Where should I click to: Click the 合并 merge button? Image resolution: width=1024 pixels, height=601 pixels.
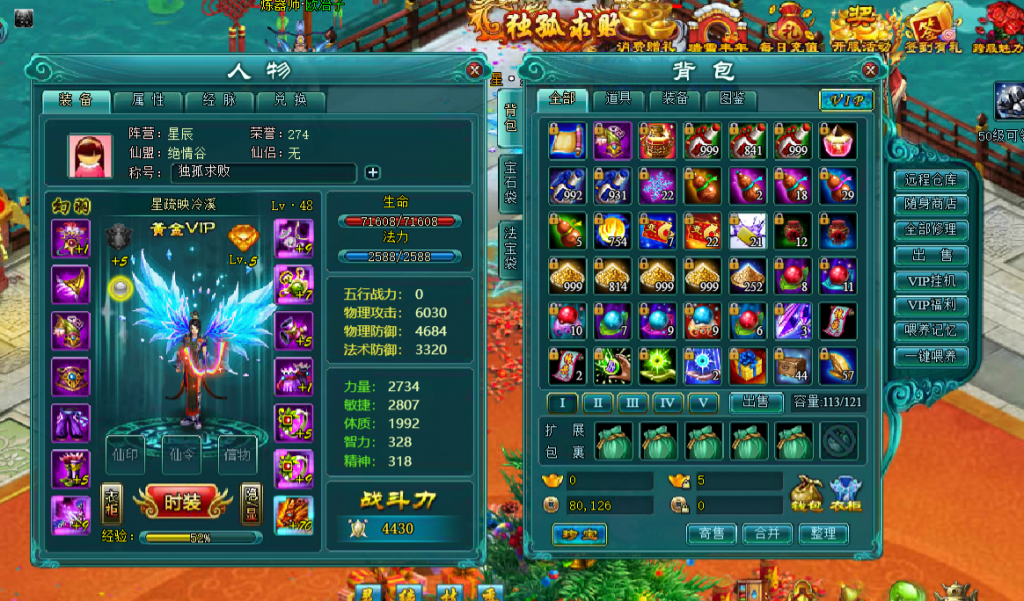[766, 534]
